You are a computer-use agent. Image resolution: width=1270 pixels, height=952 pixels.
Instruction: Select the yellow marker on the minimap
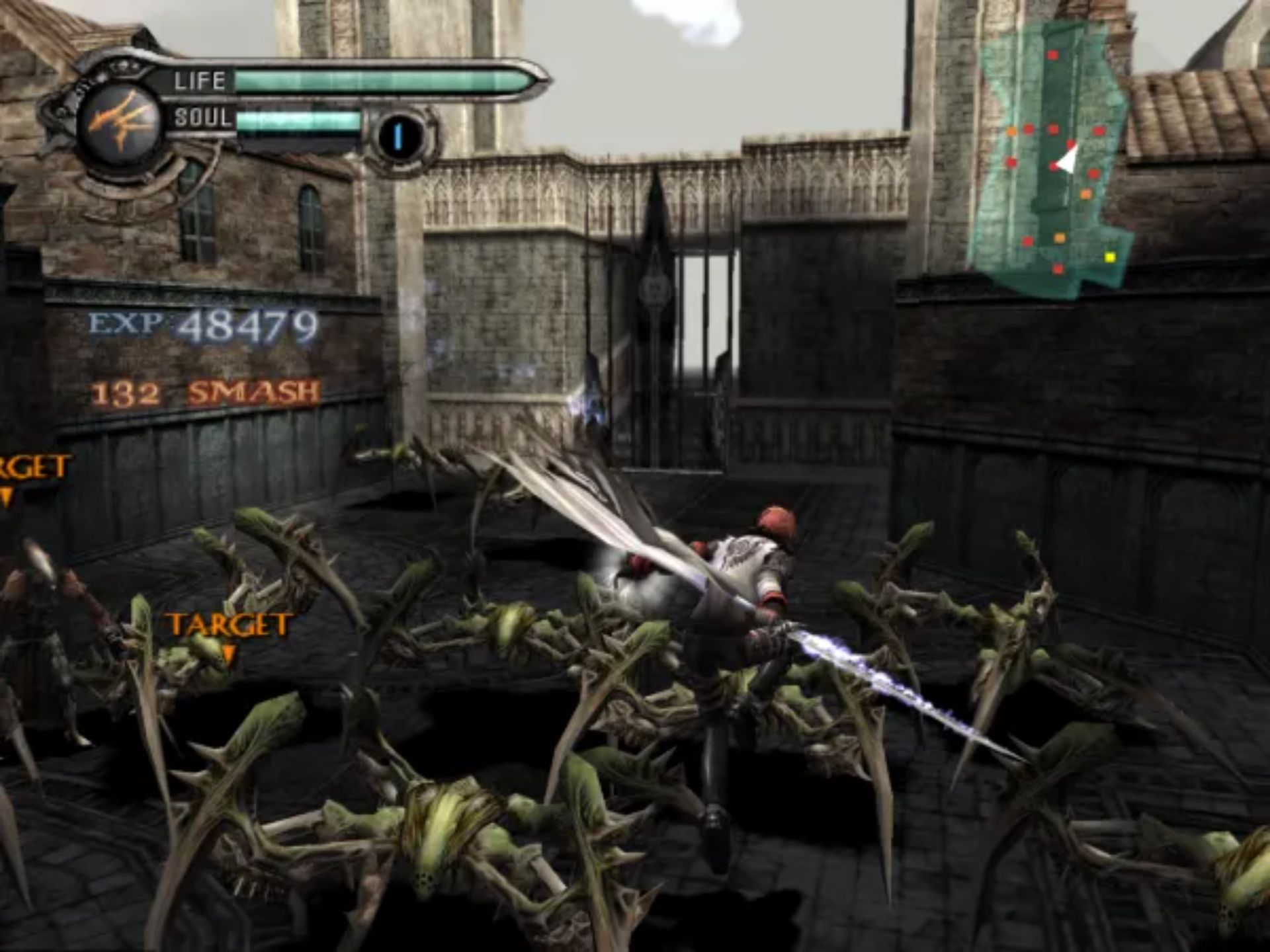tap(1109, 257)
